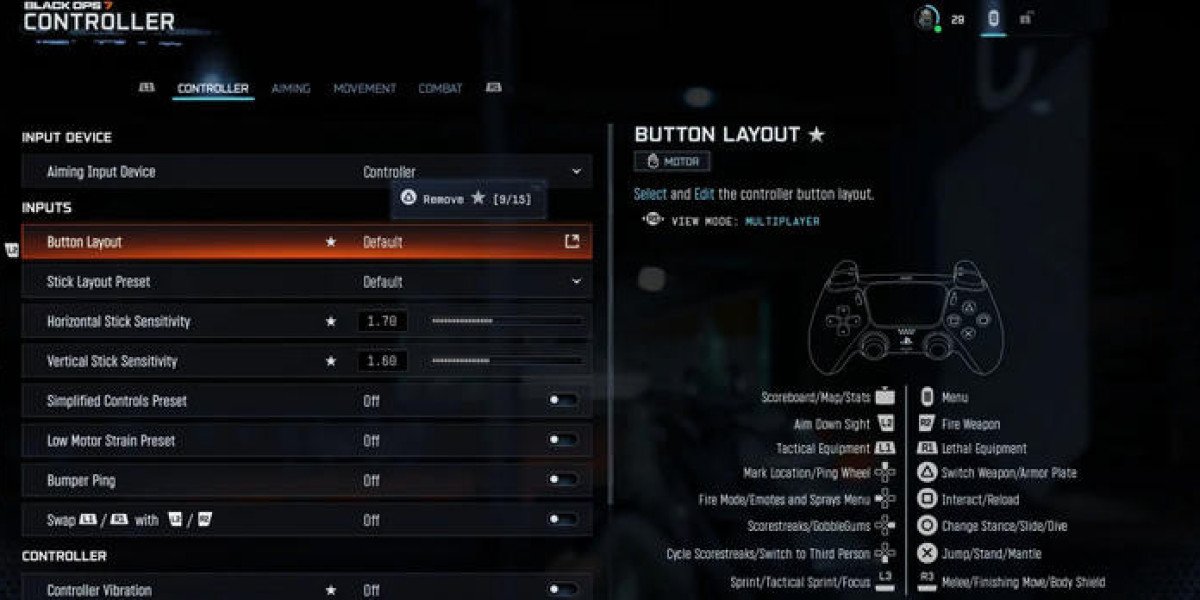This screenshot has height=600, width=1200.
Task: Open the player profile icon at top right
Action: click(928, 18)
